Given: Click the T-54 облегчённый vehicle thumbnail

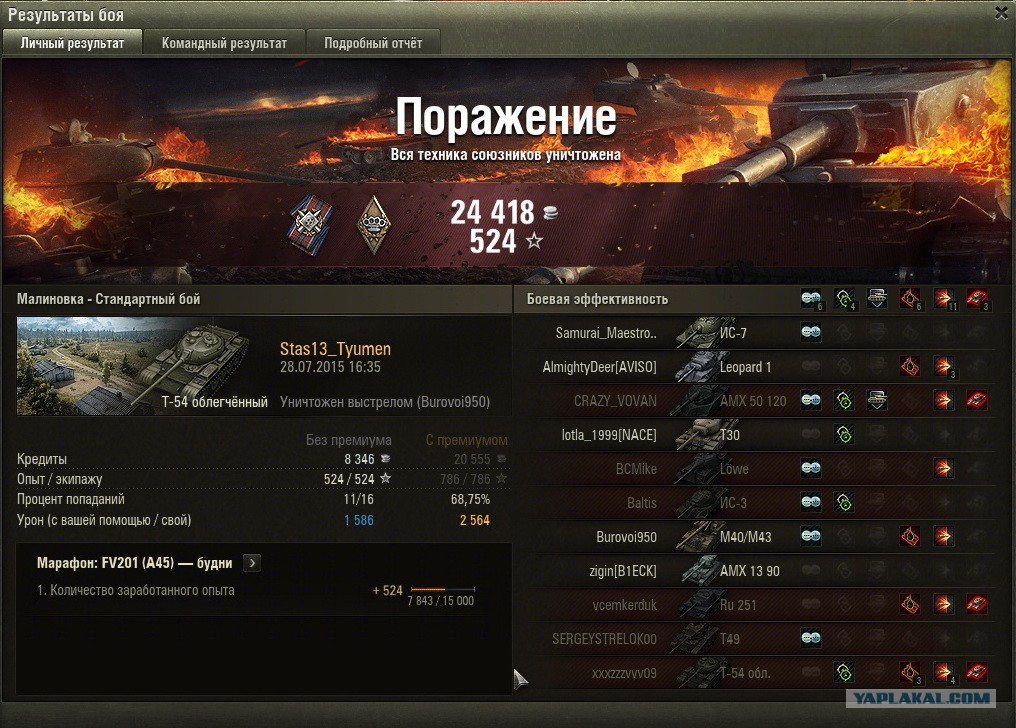Looking at the screenshot, I should click(x=142, y=366).
